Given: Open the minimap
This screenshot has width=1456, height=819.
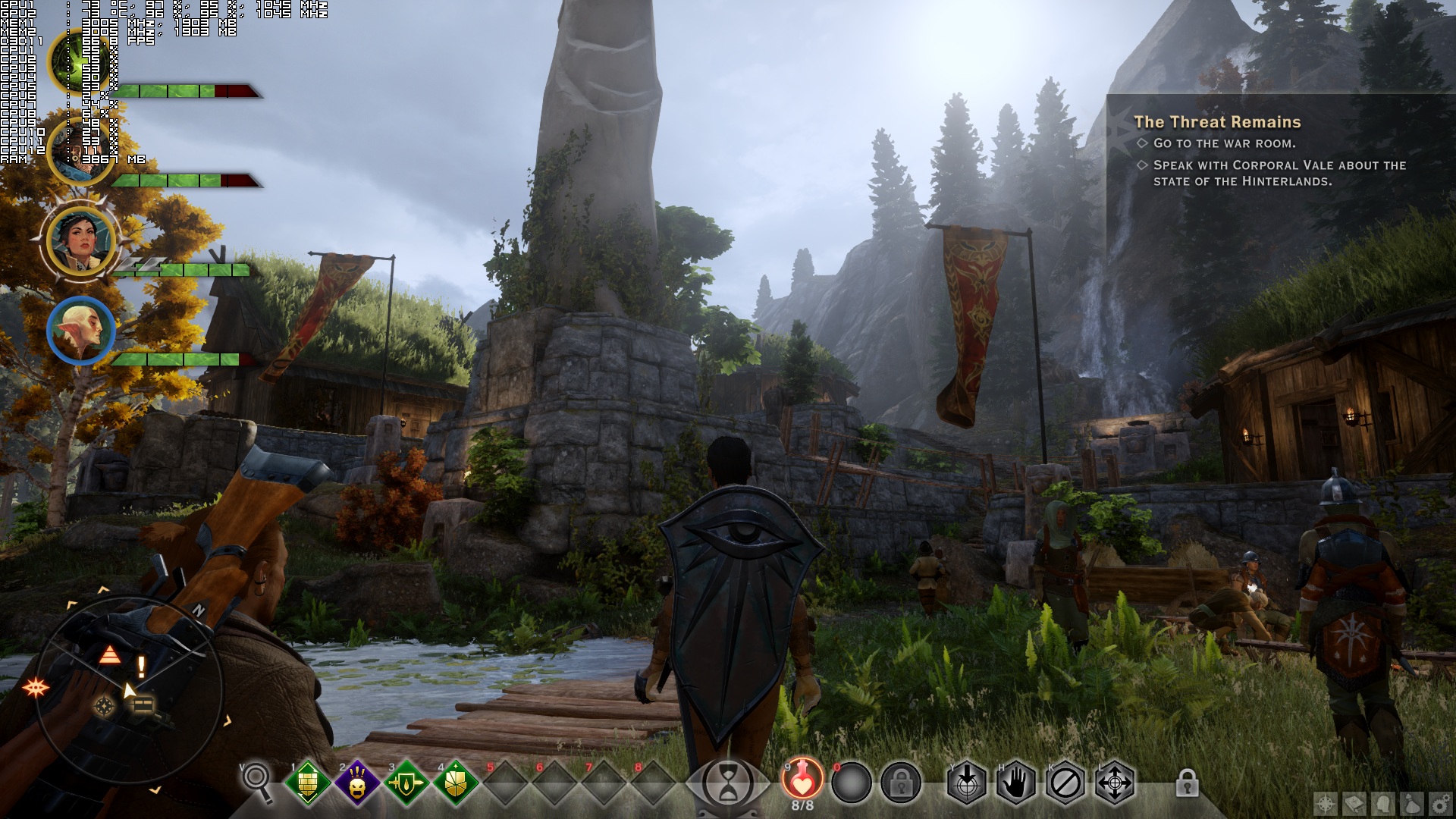Looking at the screenshot, I should click(x=129, y=692).
